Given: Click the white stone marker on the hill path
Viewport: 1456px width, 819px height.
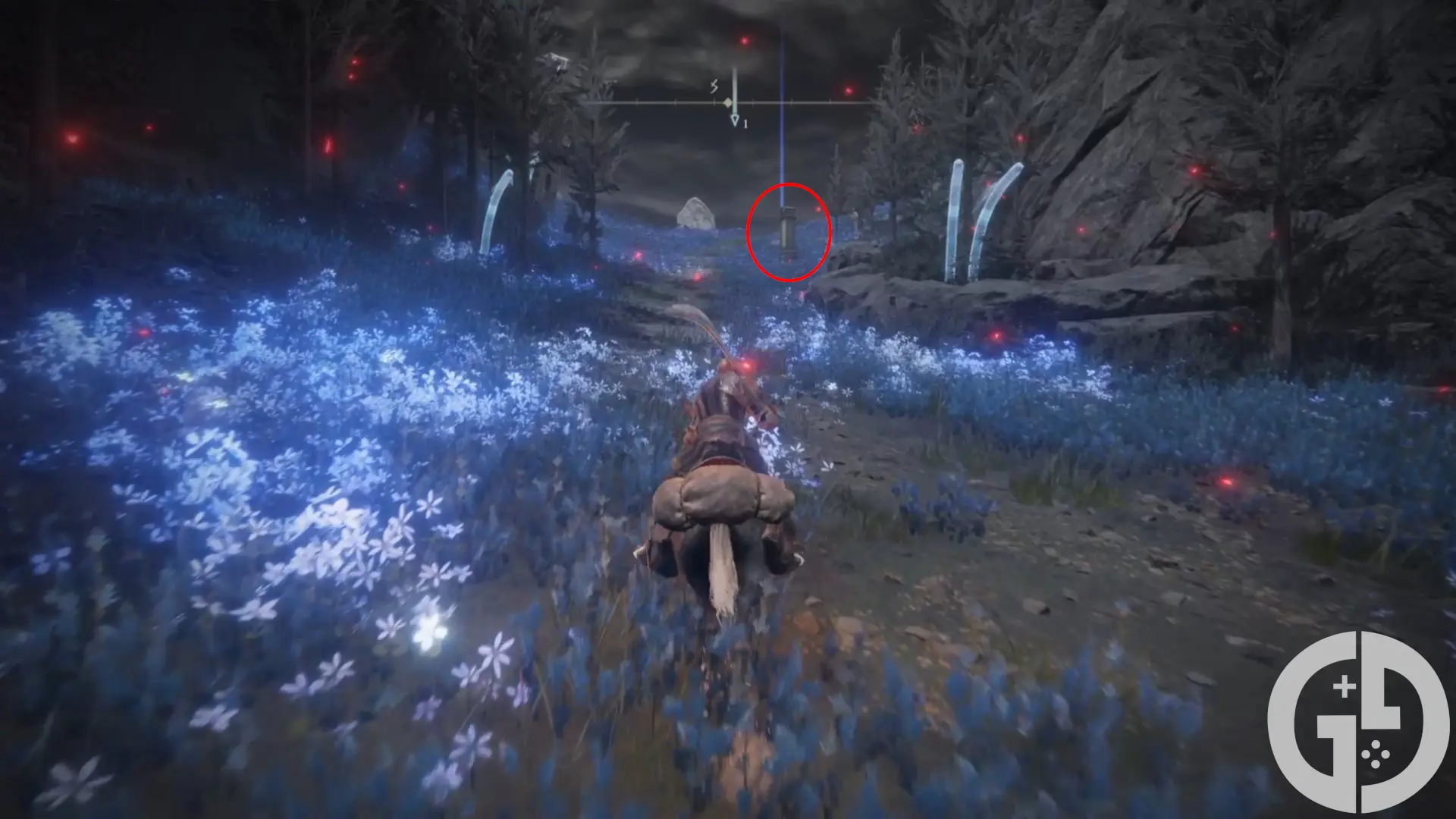Looking at the screenshot, I should tap(698, 212).
